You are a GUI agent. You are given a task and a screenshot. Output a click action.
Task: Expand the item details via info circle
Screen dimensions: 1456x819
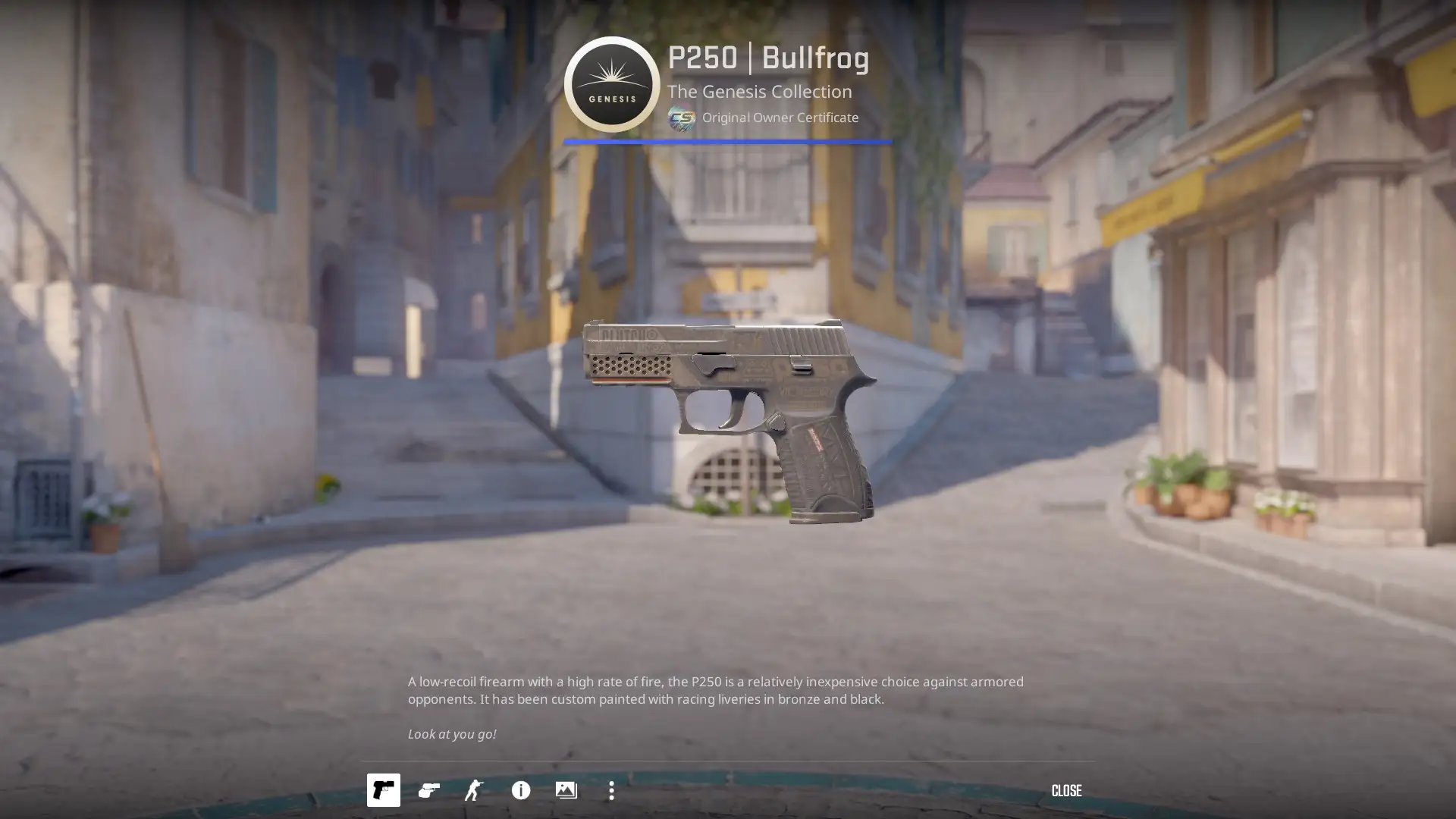(x=520, y=791)
